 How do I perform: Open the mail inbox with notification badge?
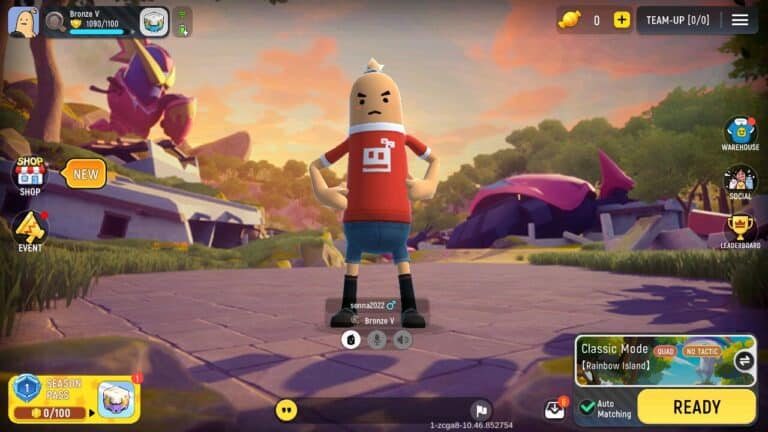(x=554, y=409)
